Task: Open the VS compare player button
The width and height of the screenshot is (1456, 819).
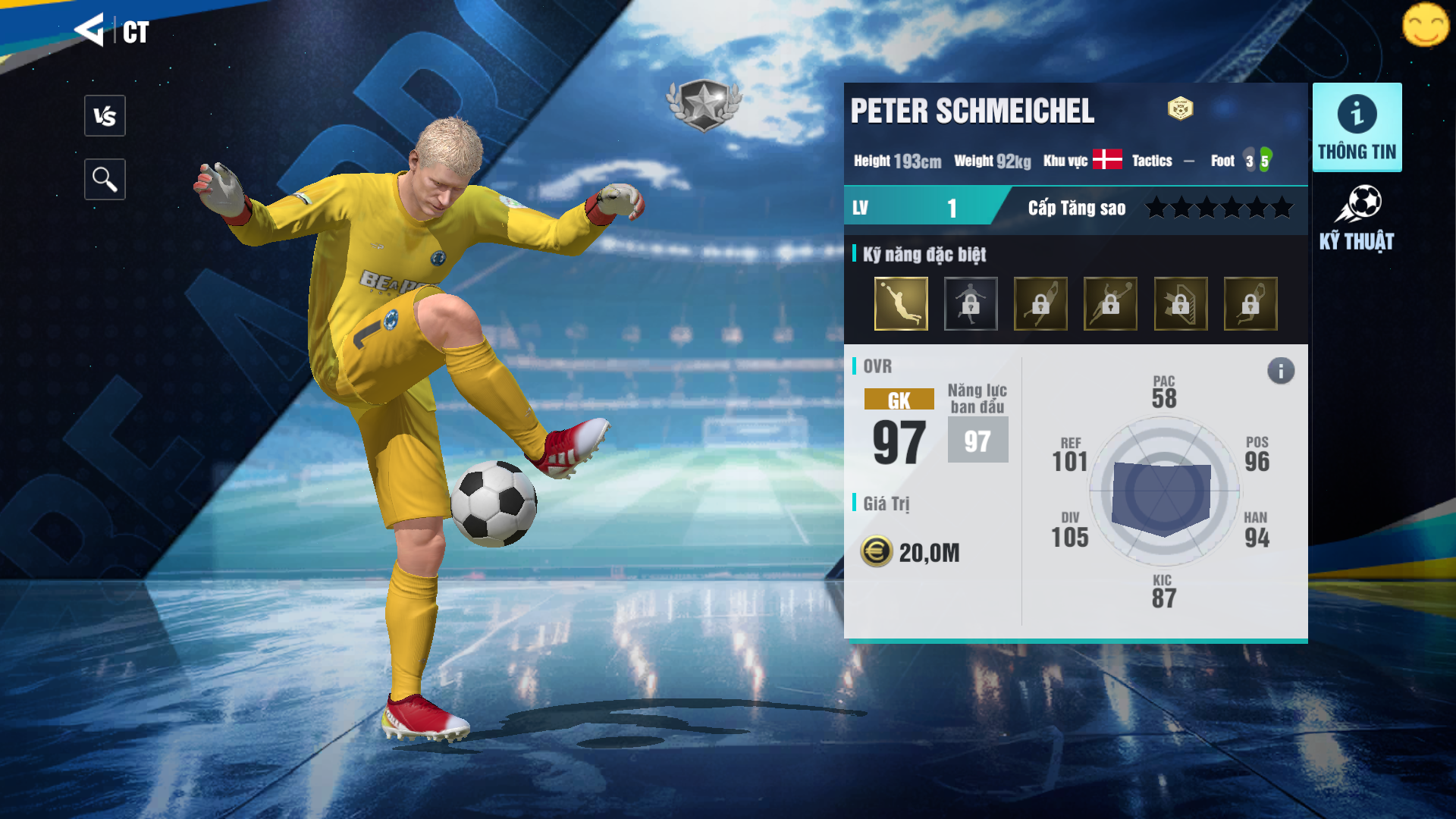Action: coord(105,116)
